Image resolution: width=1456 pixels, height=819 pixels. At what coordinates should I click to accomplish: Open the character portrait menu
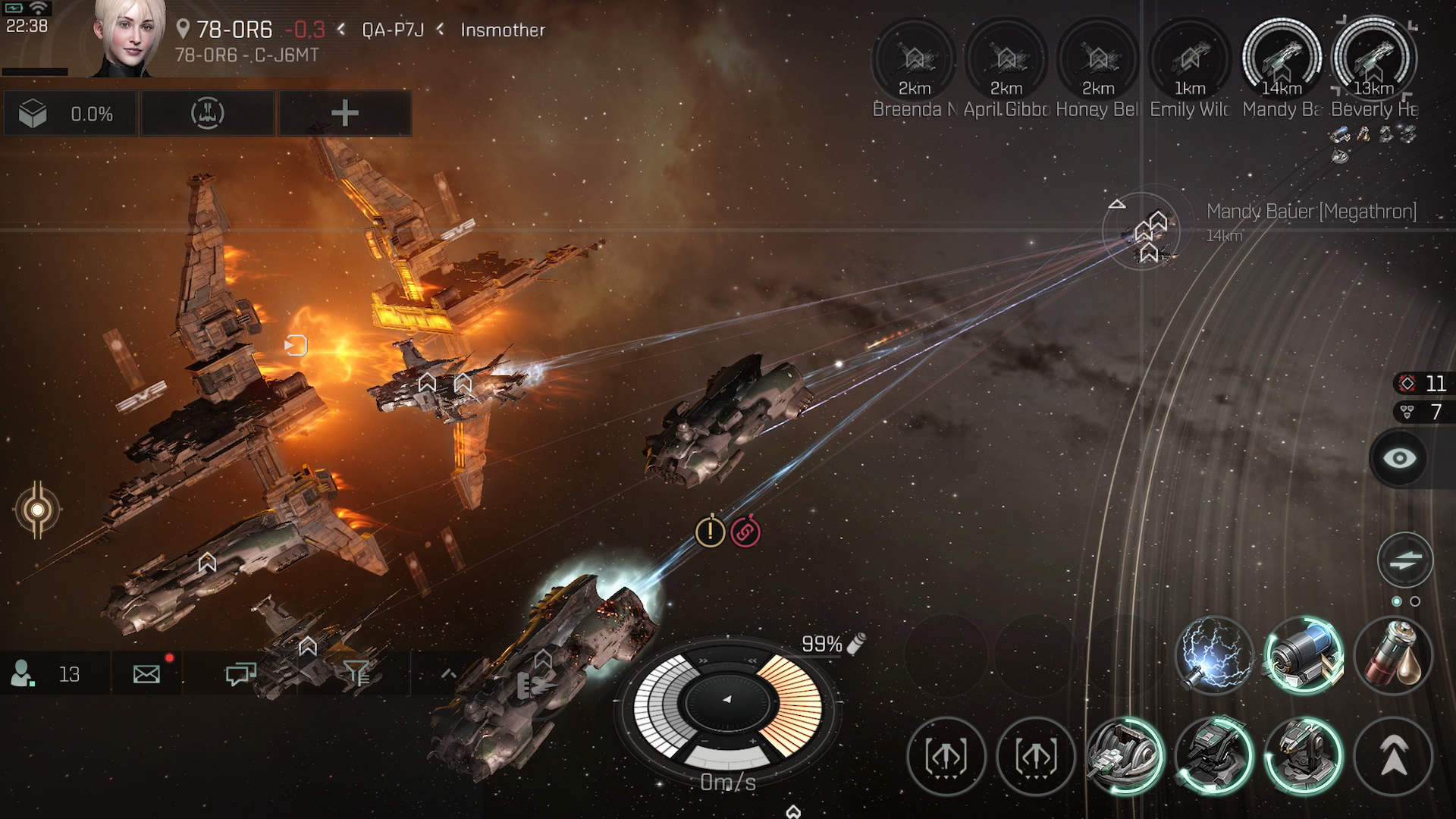point(127,38)
